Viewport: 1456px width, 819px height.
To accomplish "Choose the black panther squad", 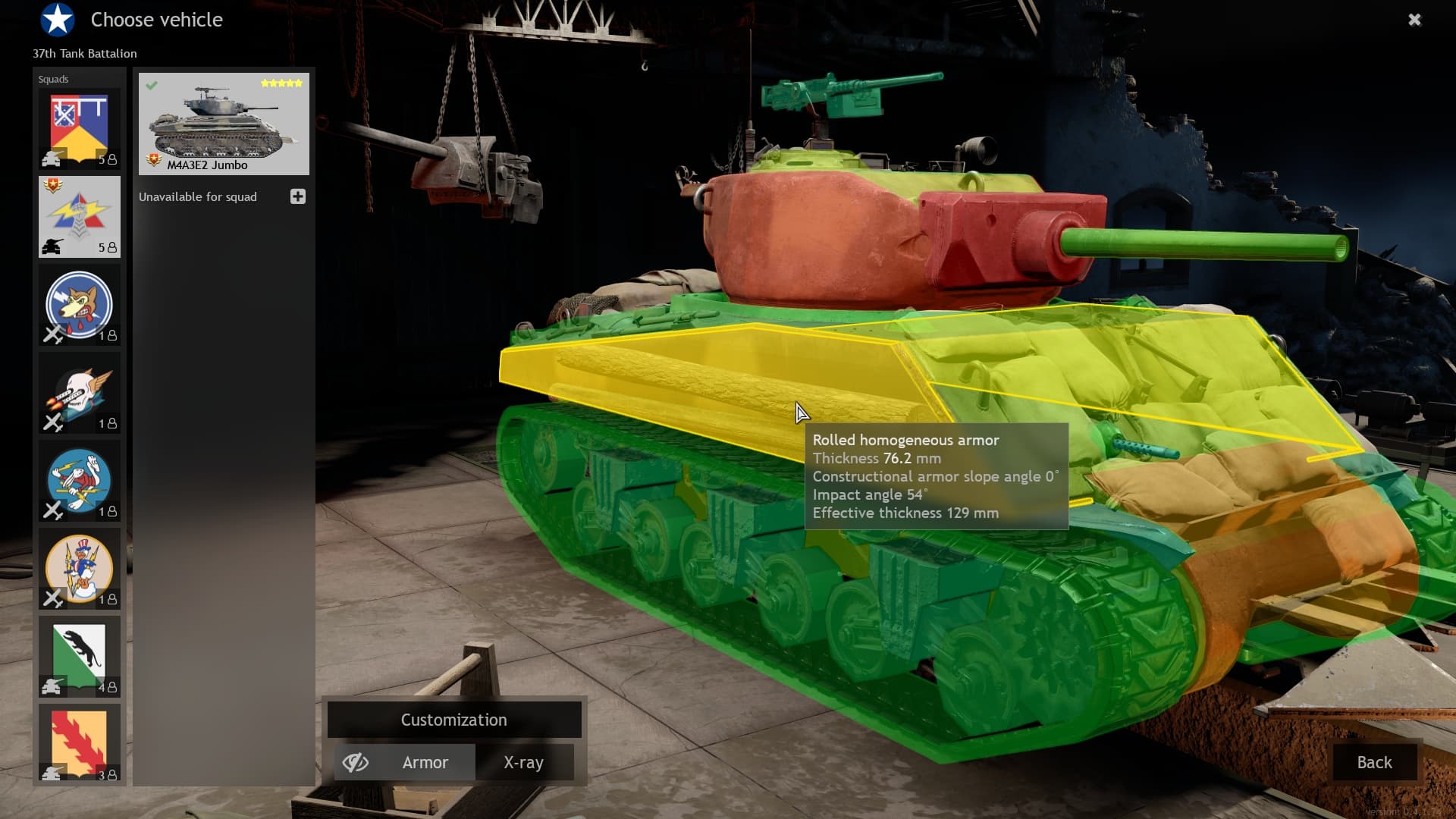I will pos(80,657).
